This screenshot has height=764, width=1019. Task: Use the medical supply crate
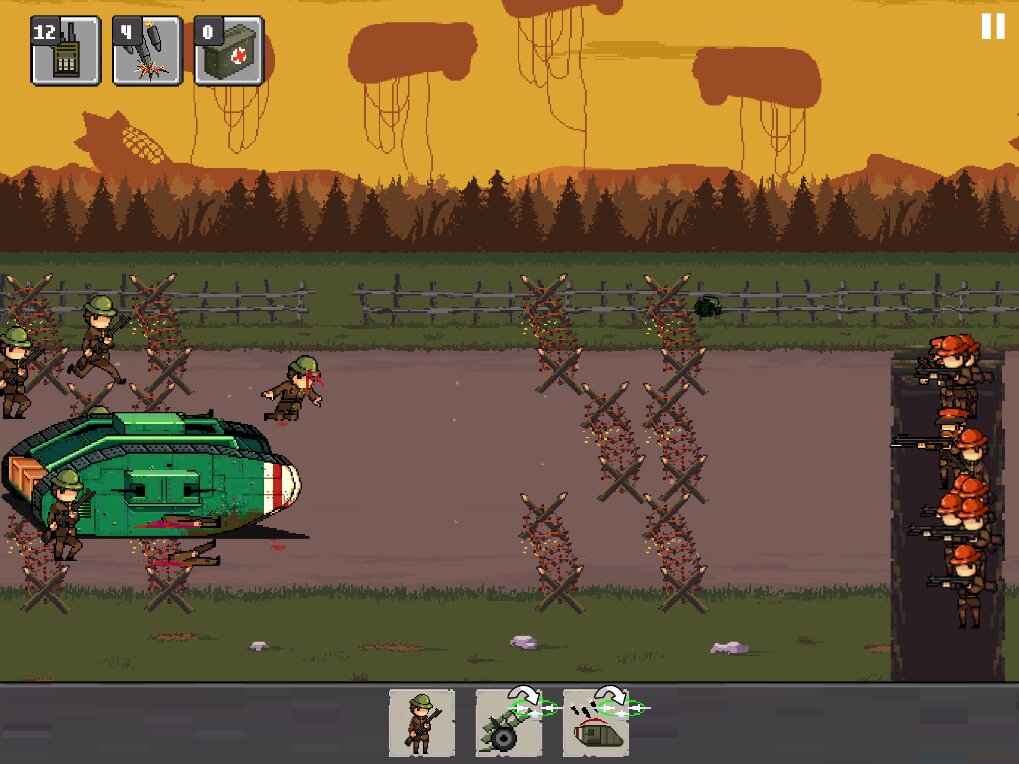[229, 50]
